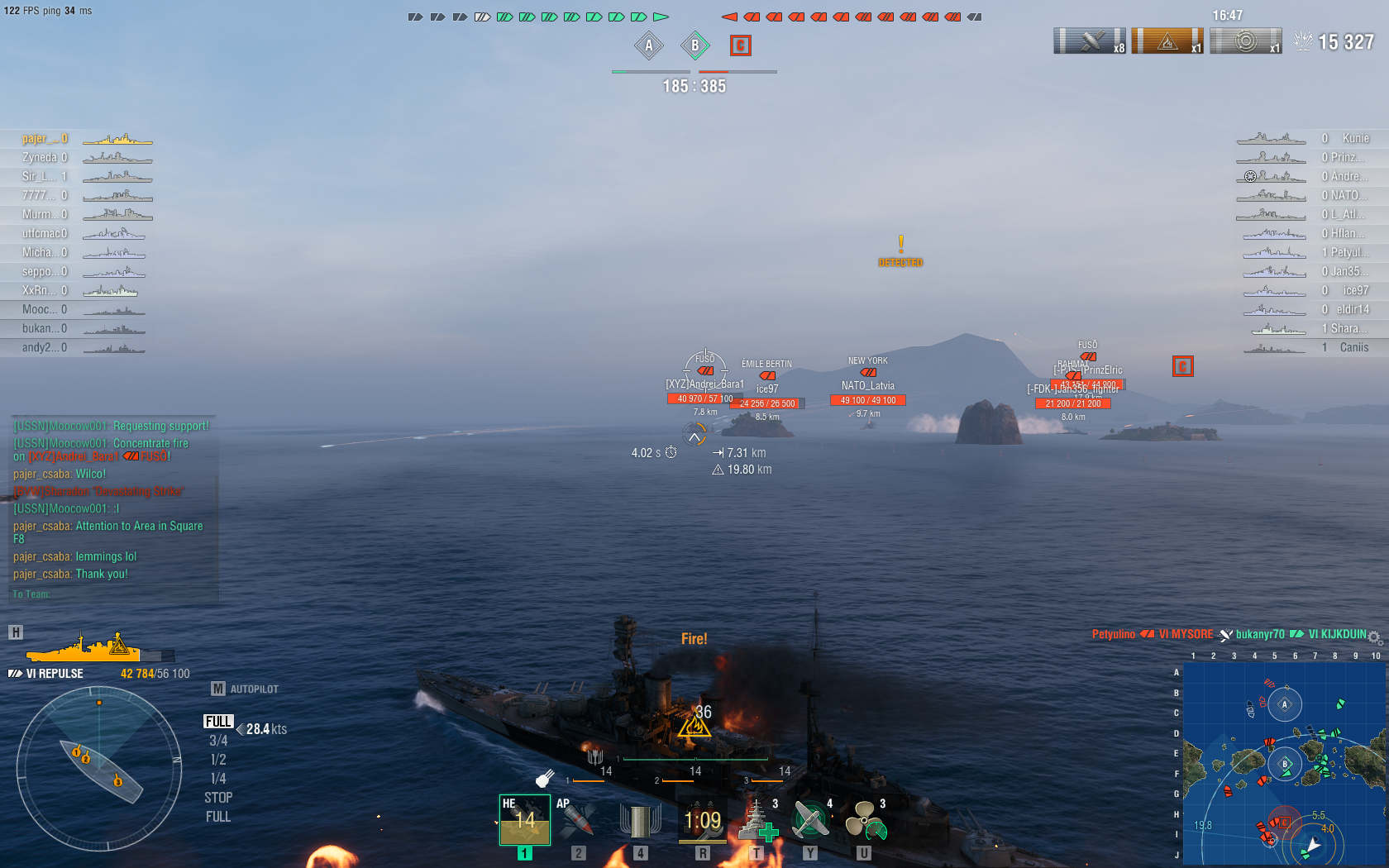Select enemy player Caniis in roster

tap(1353, 347)
